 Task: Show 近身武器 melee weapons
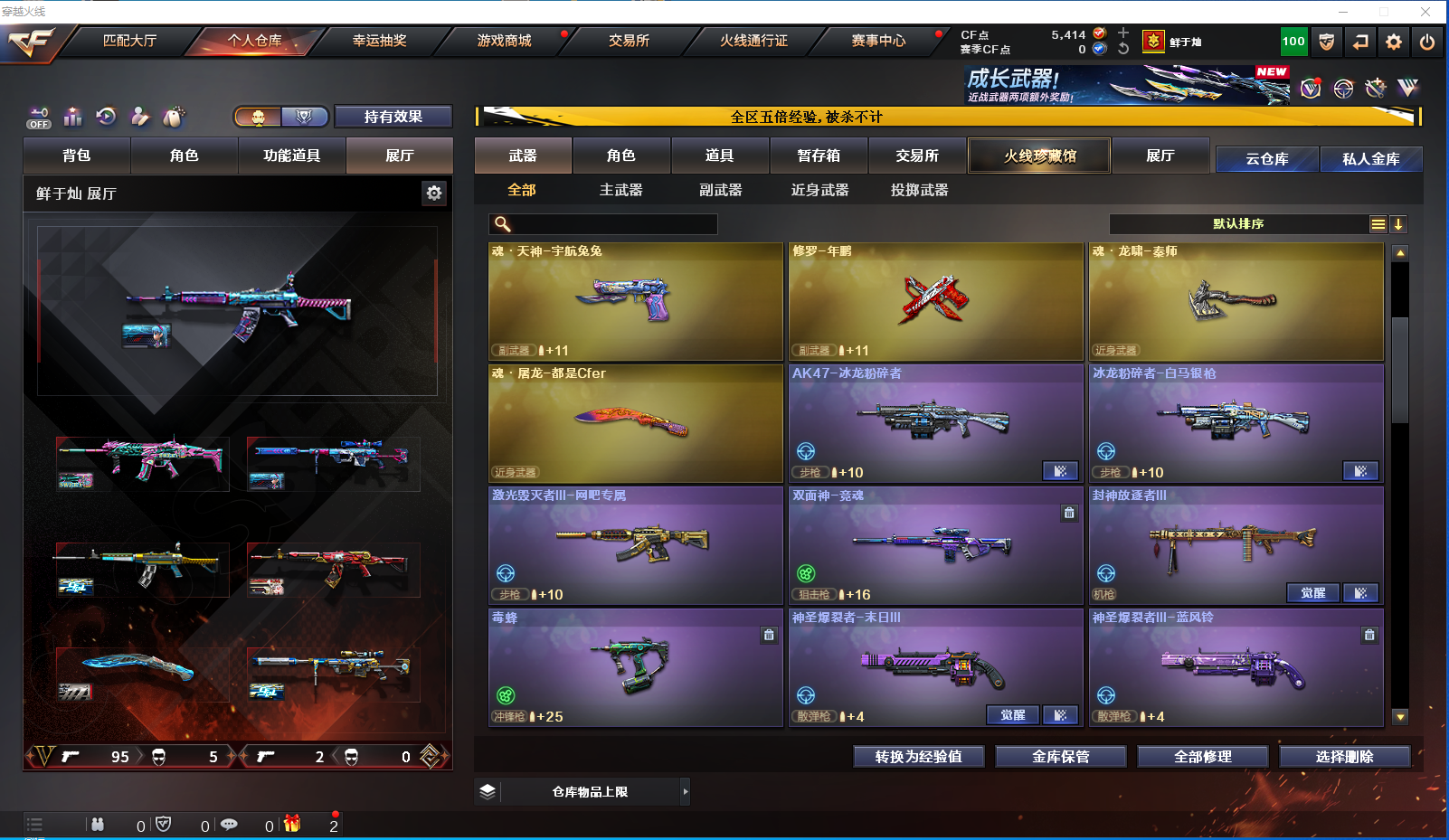tap(819, 190)
